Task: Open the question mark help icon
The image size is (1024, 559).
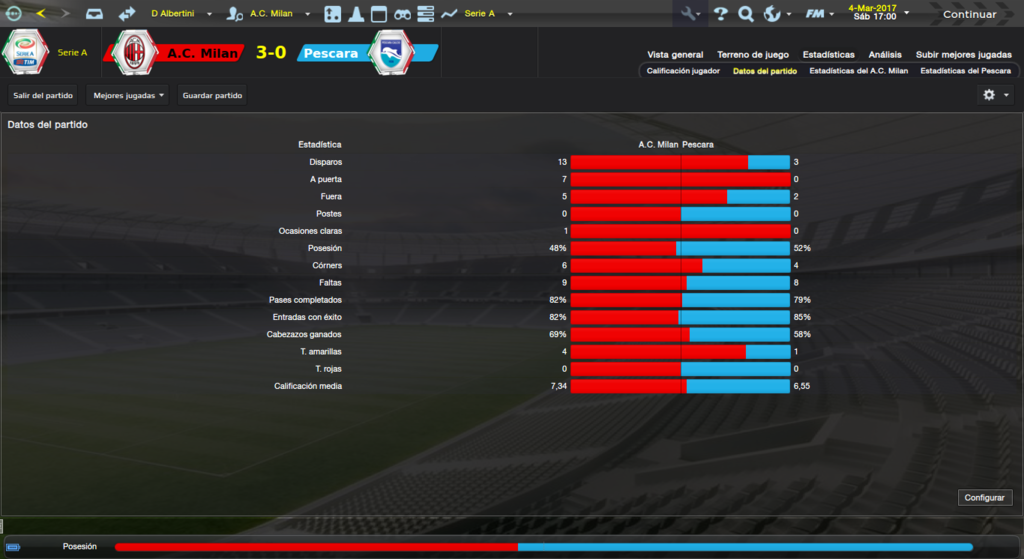Action: [720, 14]
